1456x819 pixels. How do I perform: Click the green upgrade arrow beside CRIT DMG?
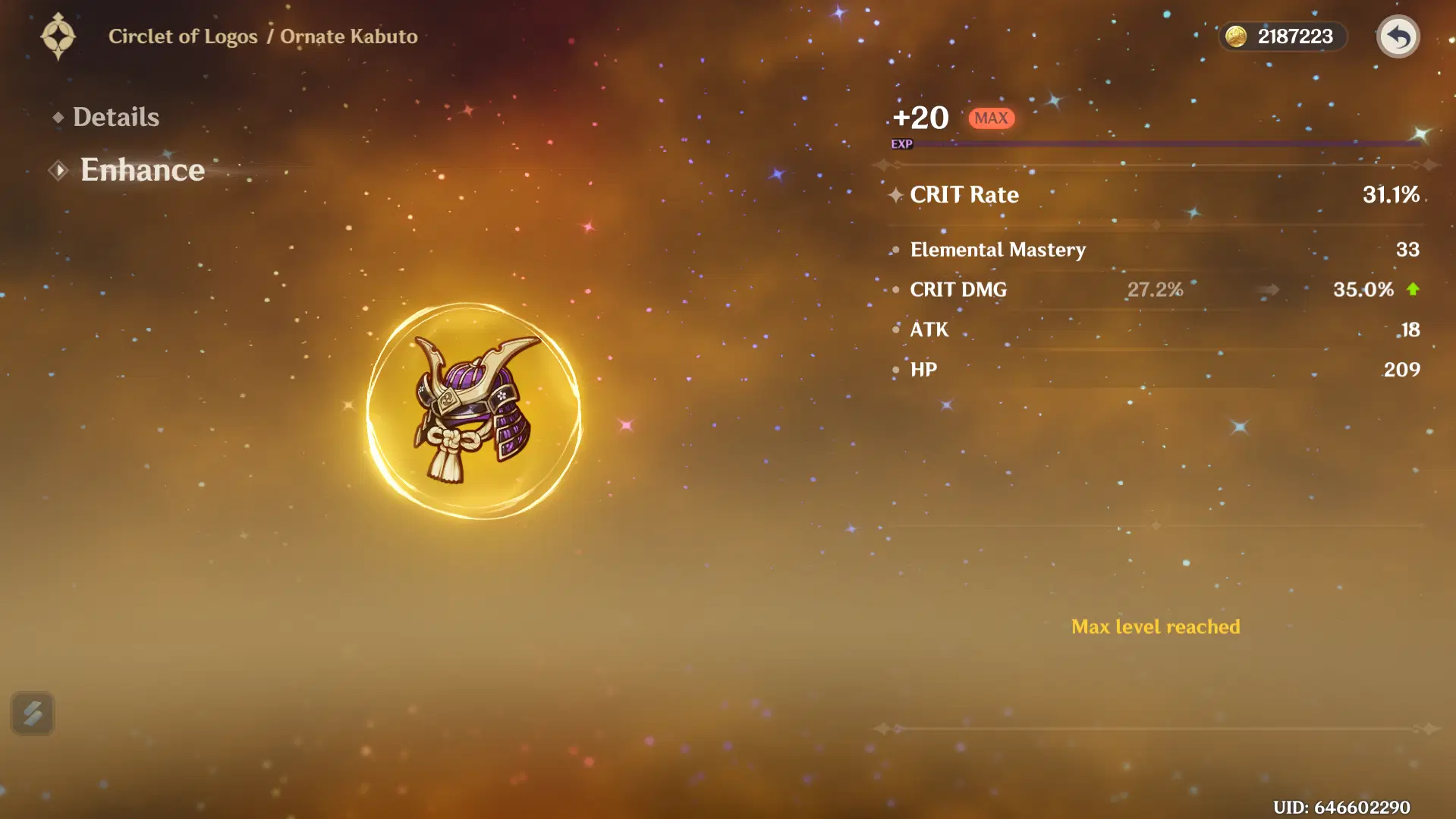tap(1413, 289)
